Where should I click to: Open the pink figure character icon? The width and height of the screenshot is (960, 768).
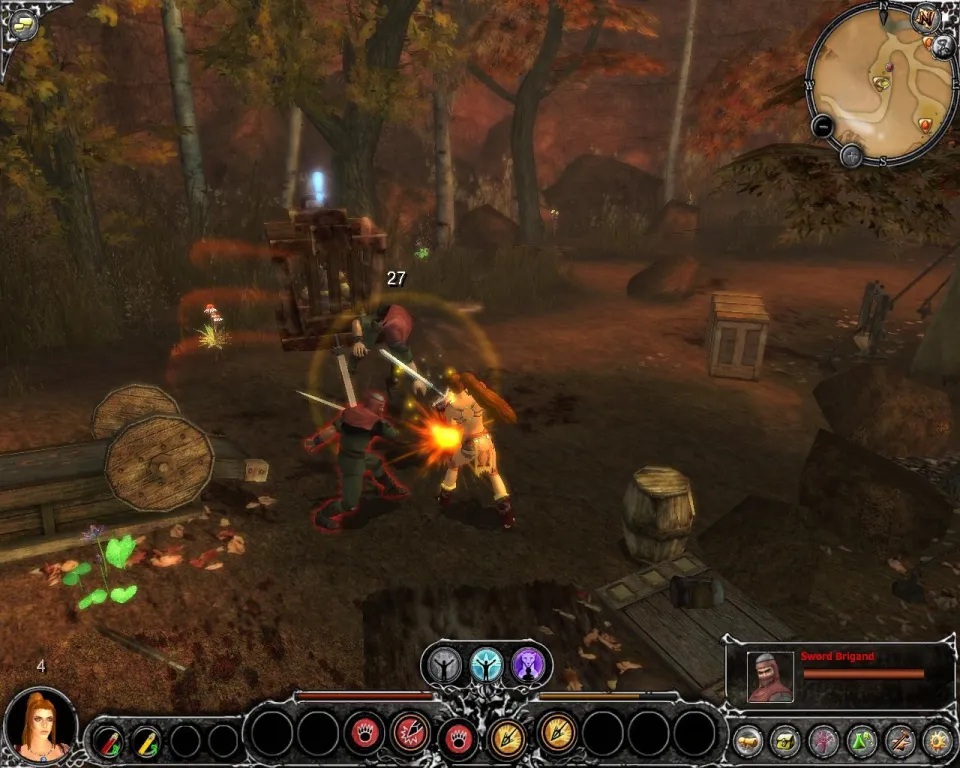point(823,740)
